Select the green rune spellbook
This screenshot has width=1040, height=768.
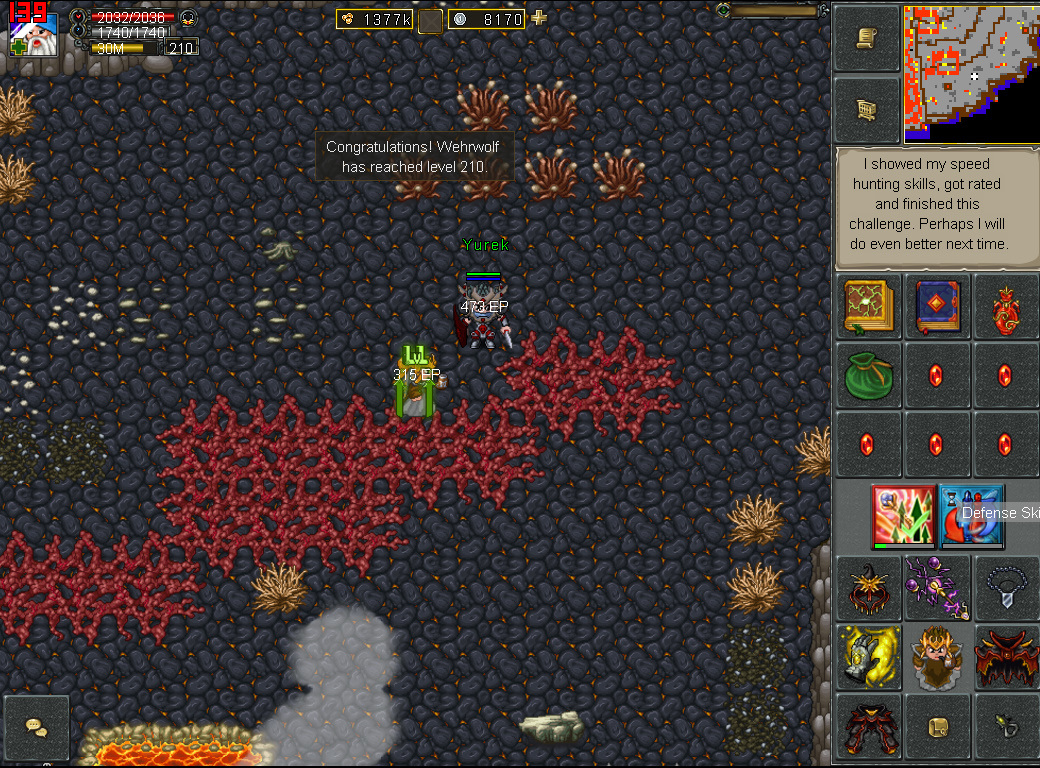[x=866, y=306]
